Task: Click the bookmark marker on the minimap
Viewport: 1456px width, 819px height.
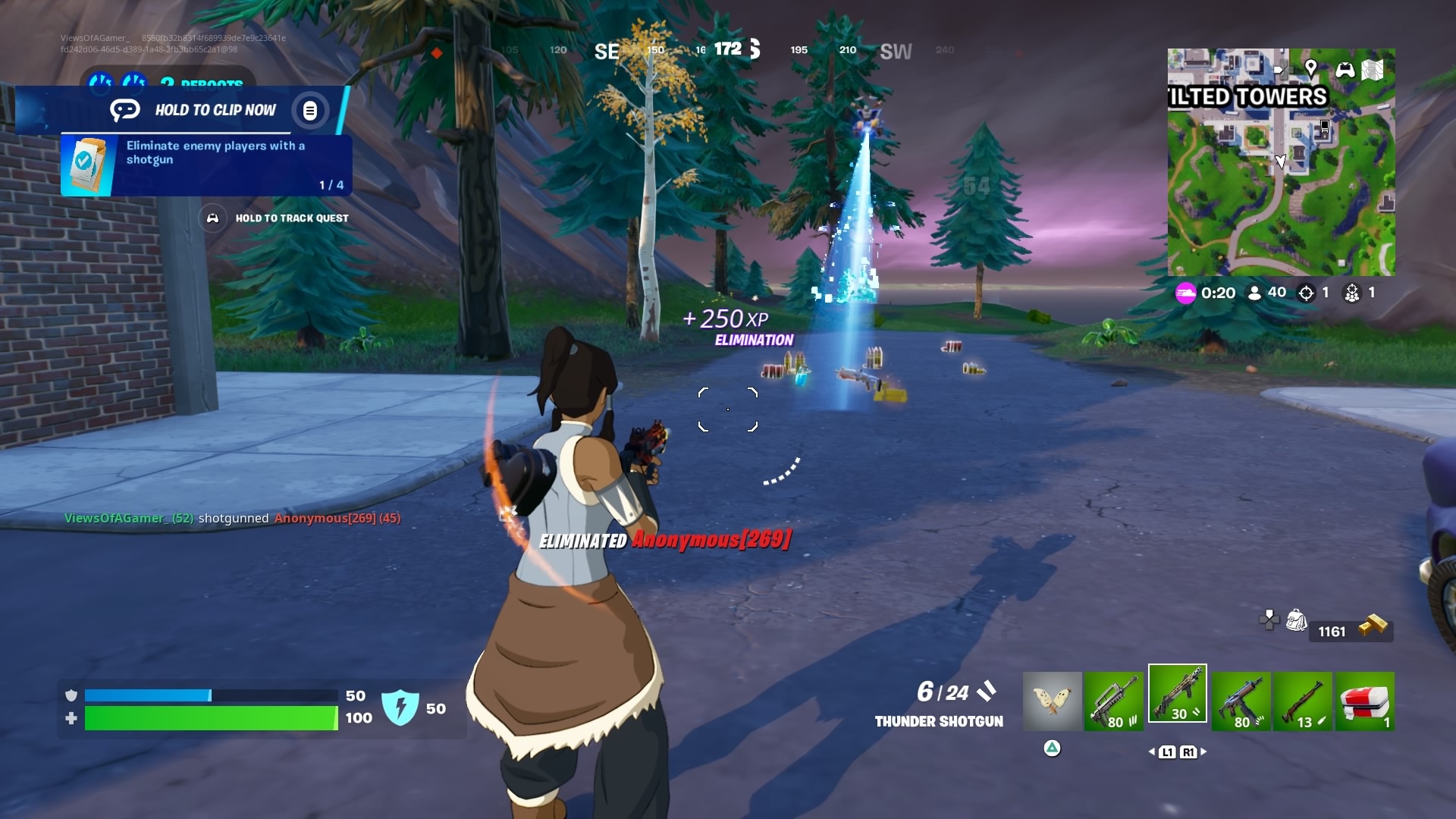Action: [1324, 127]
